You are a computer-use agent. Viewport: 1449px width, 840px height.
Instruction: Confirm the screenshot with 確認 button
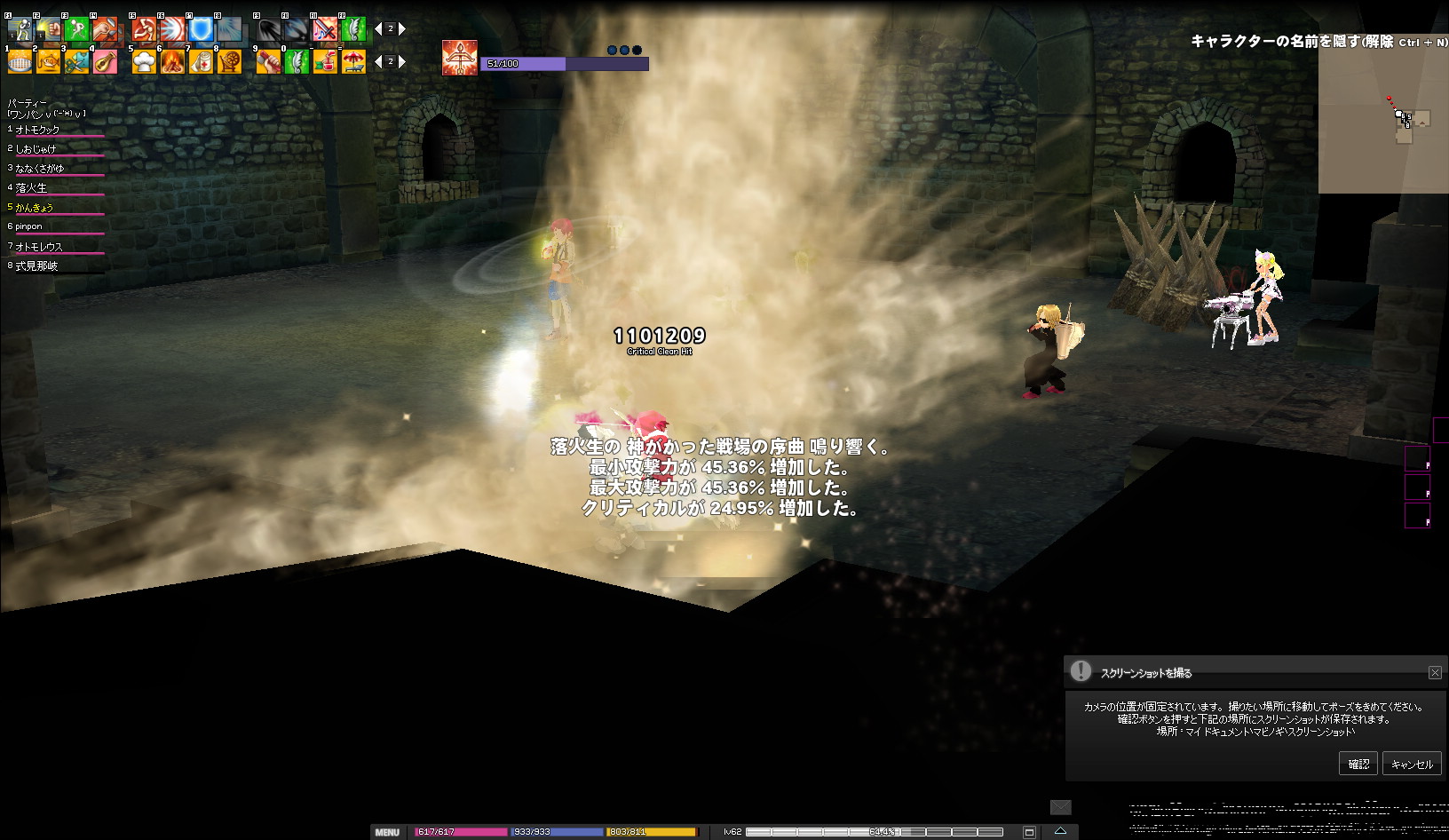[1358, 764]
